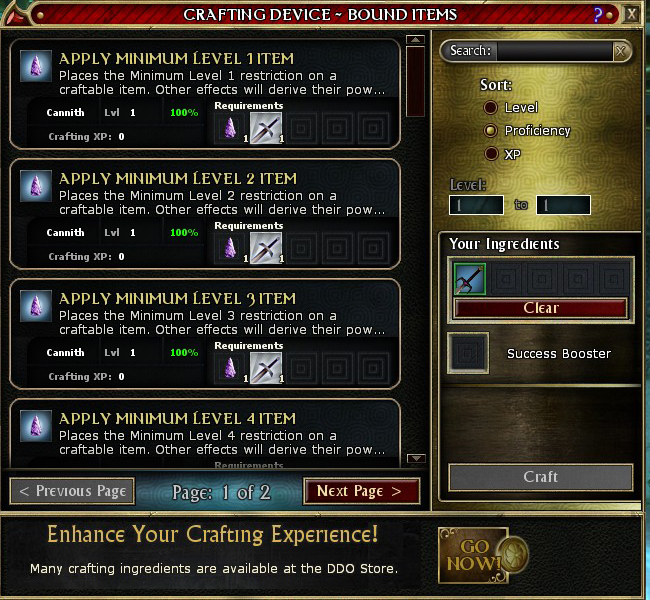
Task: Clear the search box with X
Action: tap(621, 51)
